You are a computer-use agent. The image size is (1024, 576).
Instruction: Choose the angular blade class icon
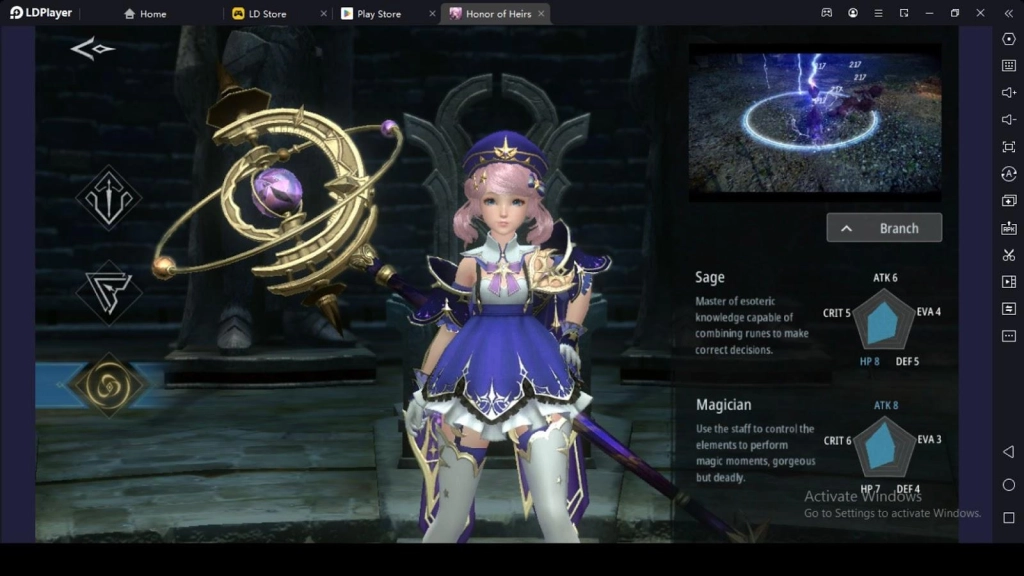click(x=108, y=292)
